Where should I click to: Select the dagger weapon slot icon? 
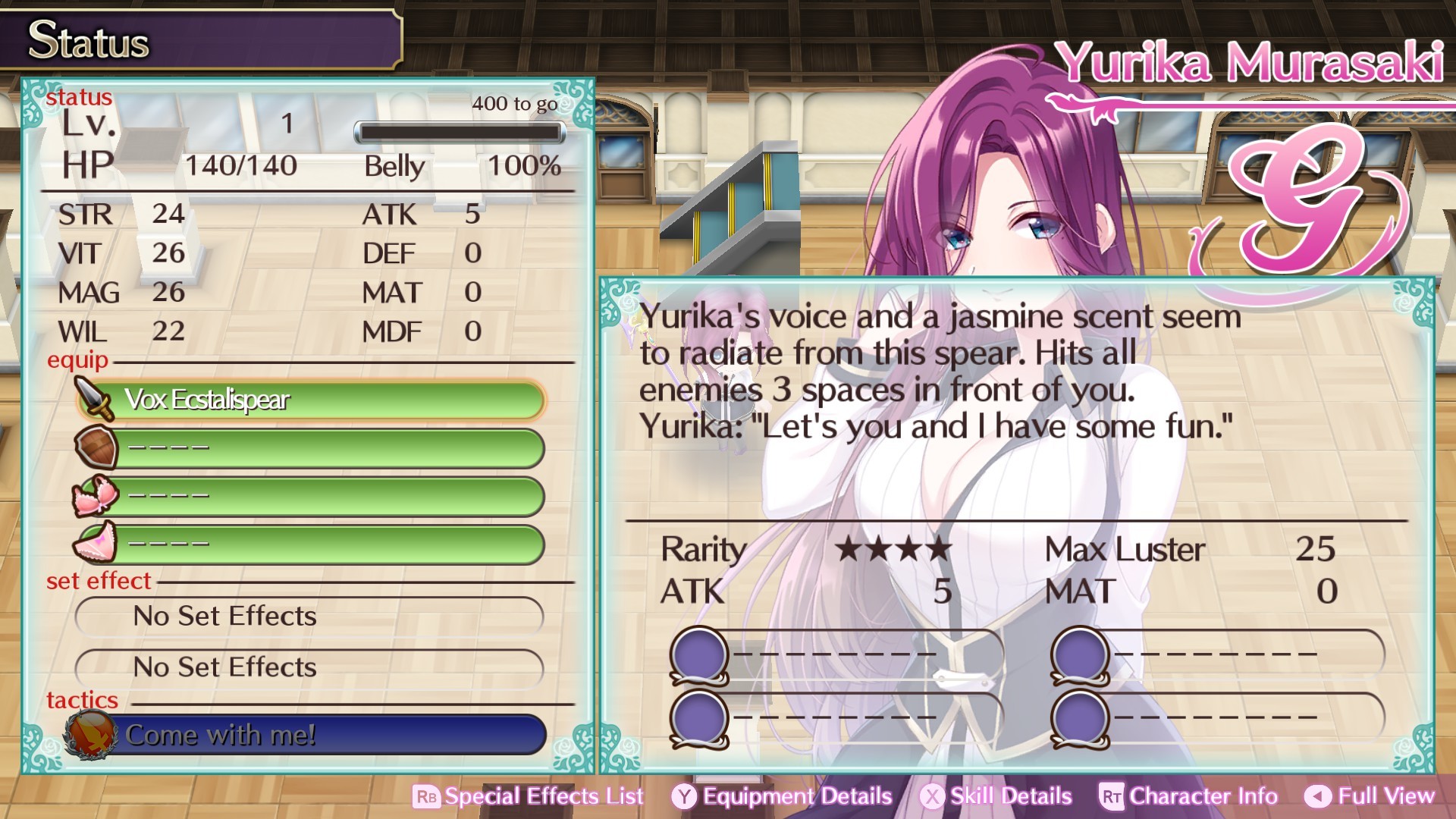(94, 398)
